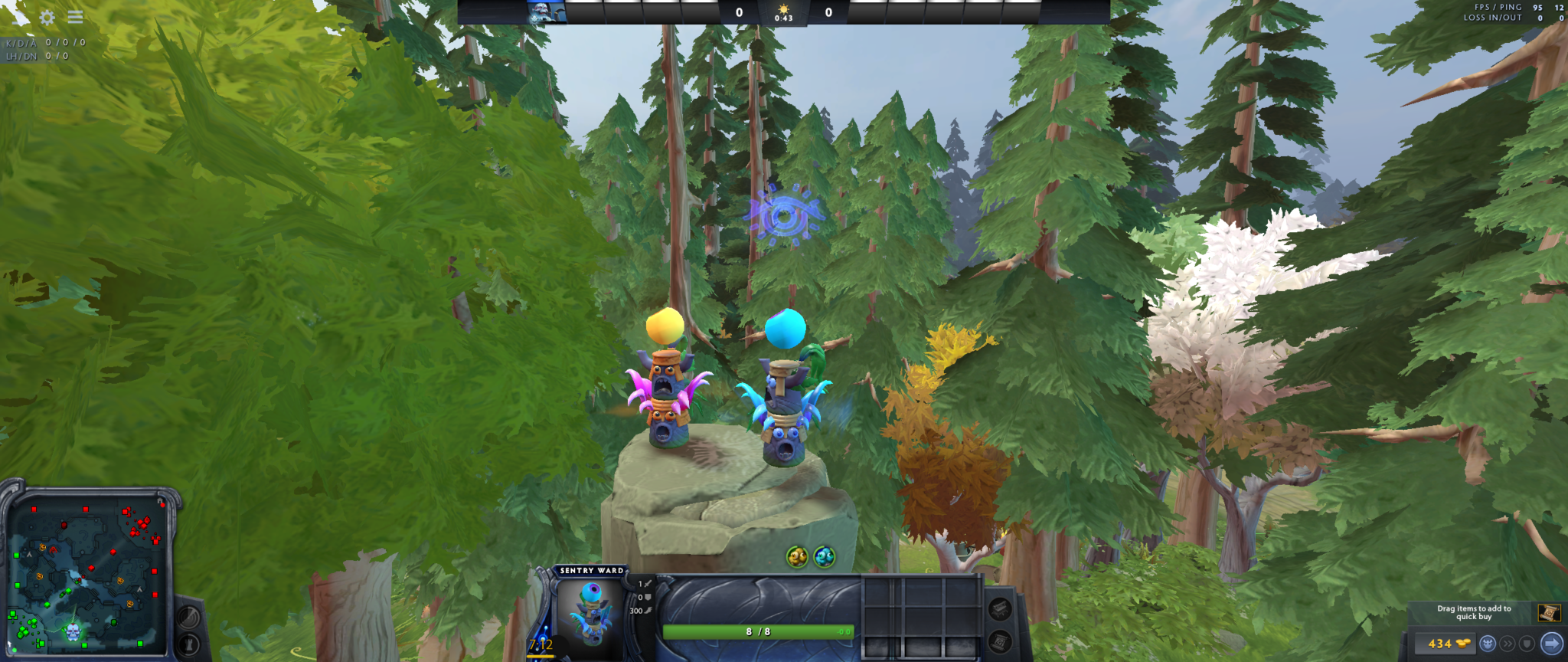Screen dimensions: 1568x662
Task: Click the scan icon beside the minimap
Action: (189, 617)
